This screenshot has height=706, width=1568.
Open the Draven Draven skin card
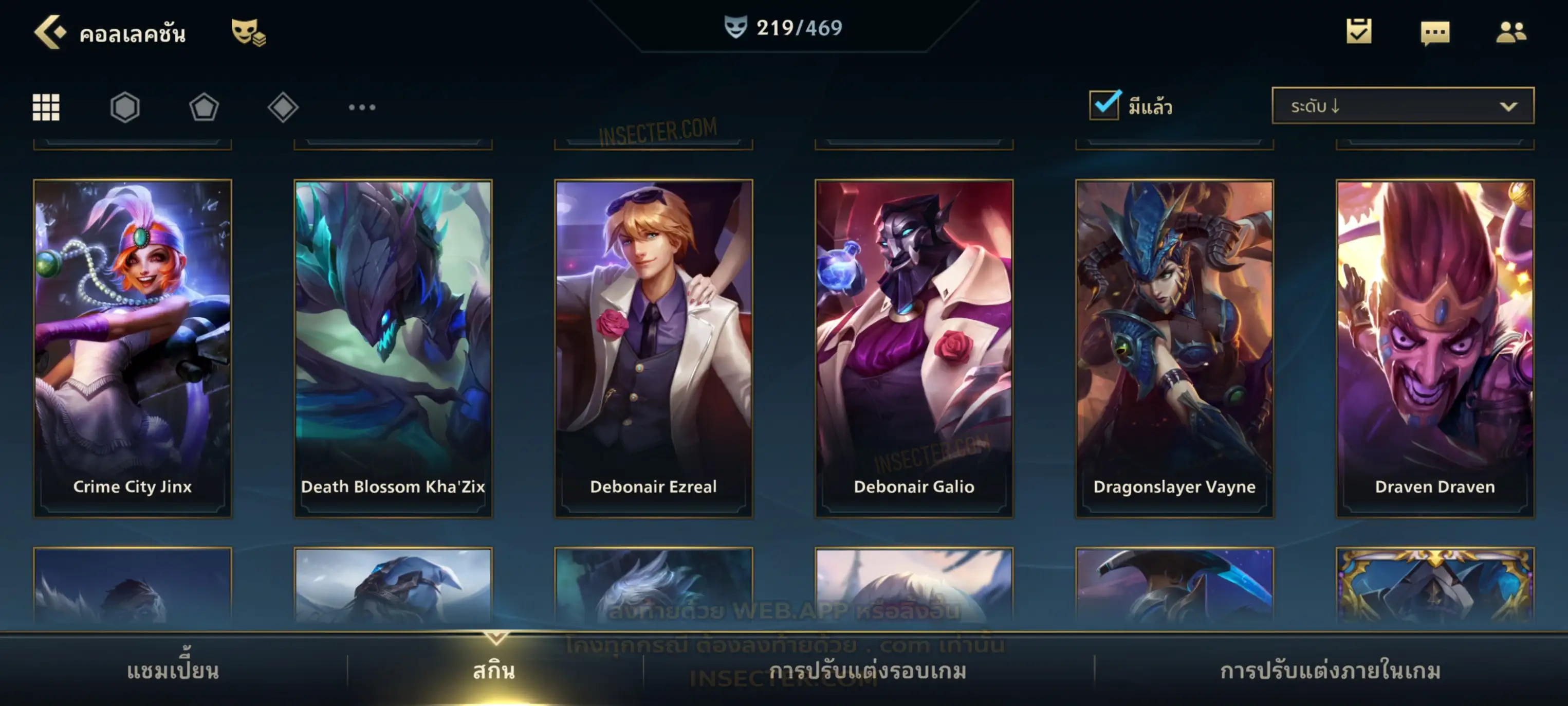point(1435,348)
